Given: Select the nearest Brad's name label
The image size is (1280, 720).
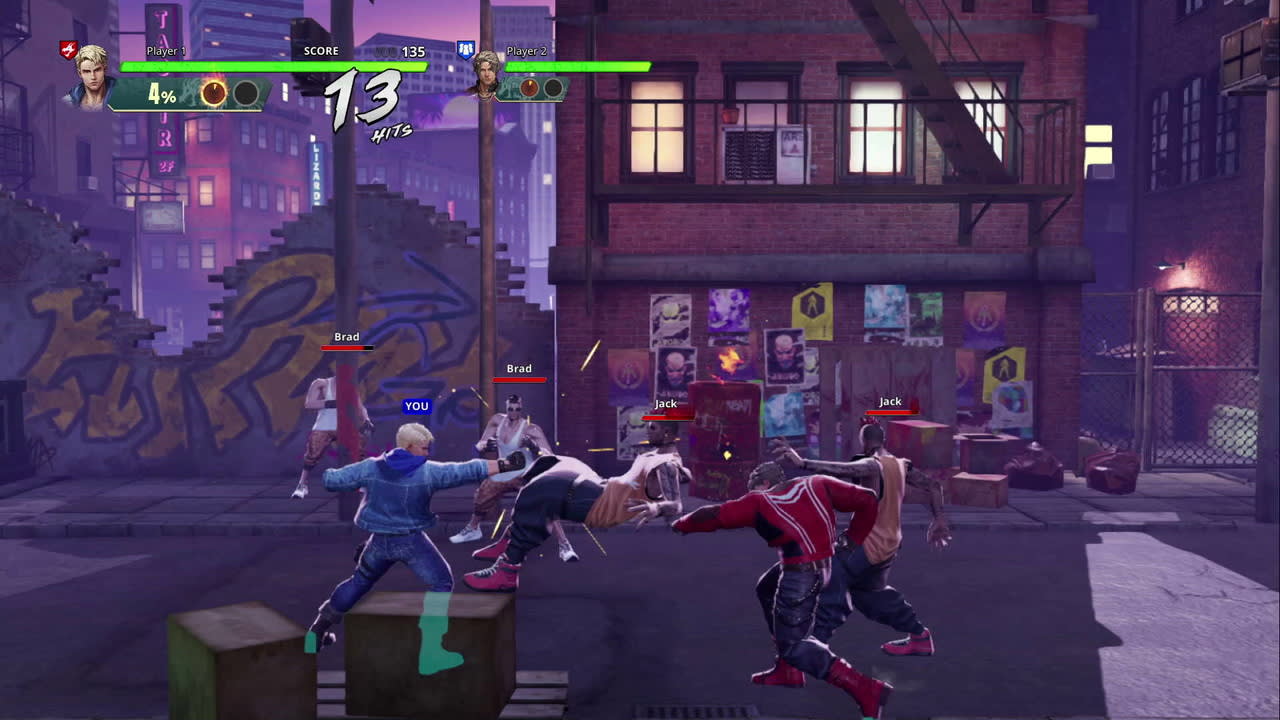Looking at the screenshot, I should pyautogui.click(x=518, y=368).
